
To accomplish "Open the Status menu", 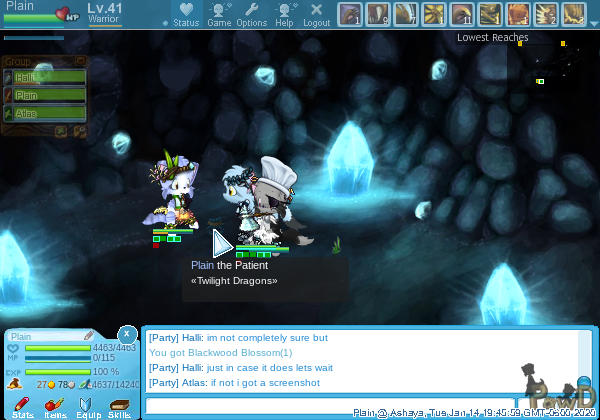I will pos(186,14).
